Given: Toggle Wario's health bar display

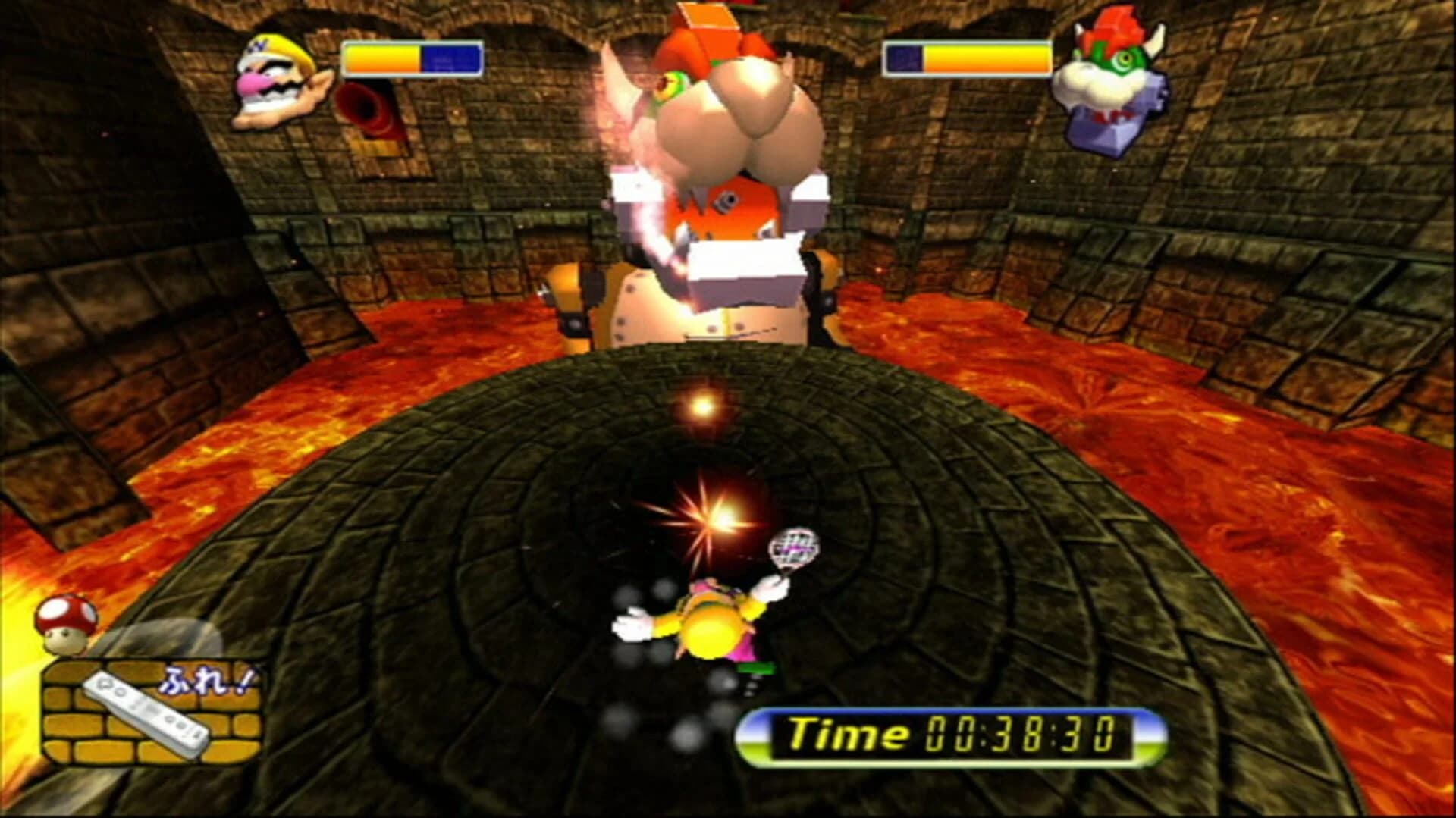Looking at the screenshot, I should (413, 55).
